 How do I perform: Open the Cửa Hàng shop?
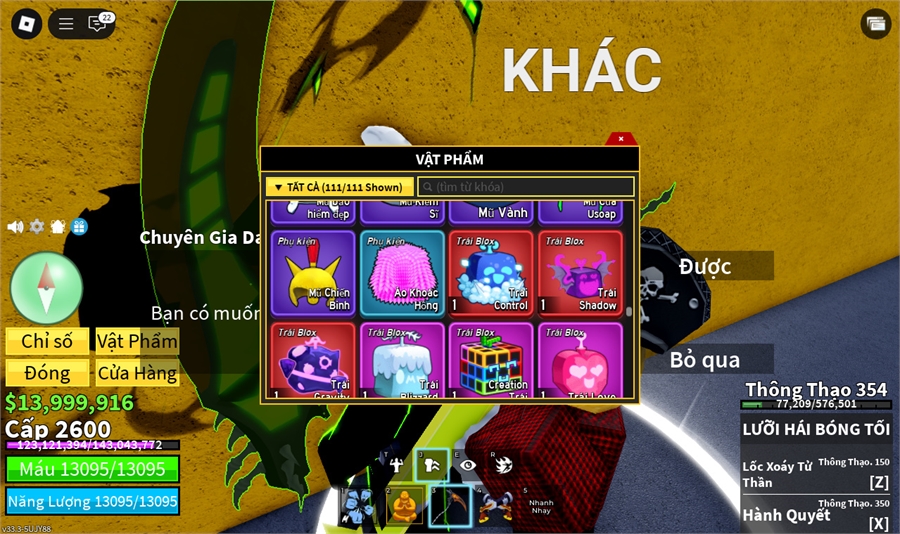[137, 373]
